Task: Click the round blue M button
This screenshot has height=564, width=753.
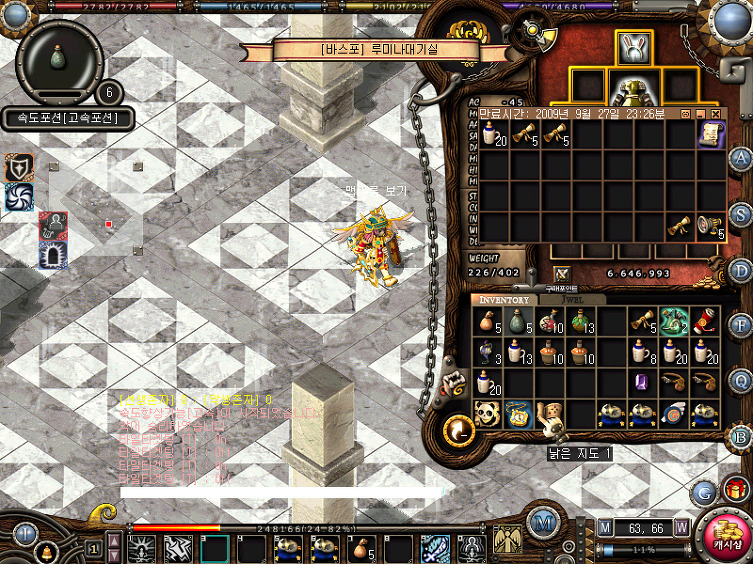Action: [543, 521]
